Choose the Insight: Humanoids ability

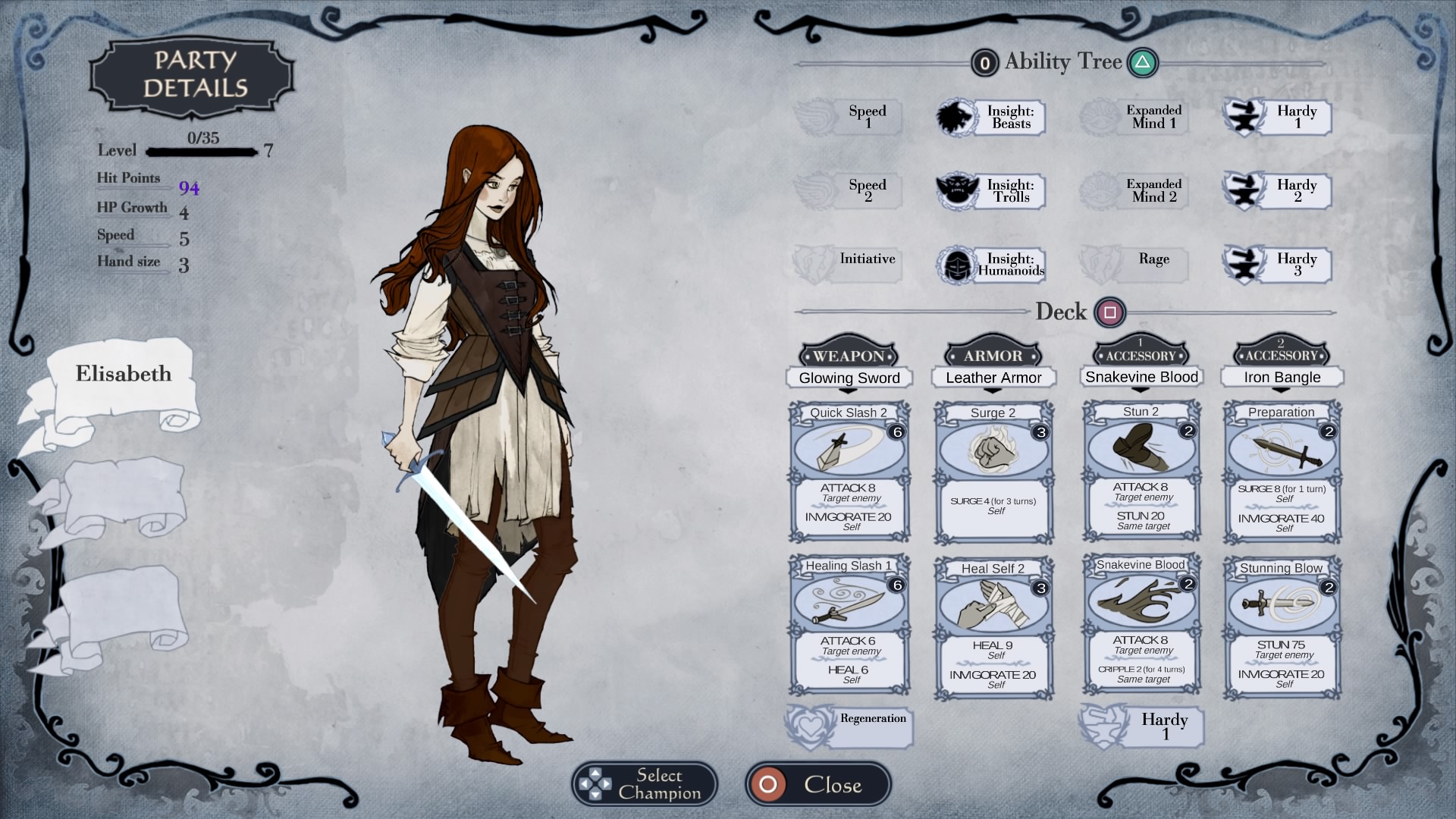(x=992, y=265)
